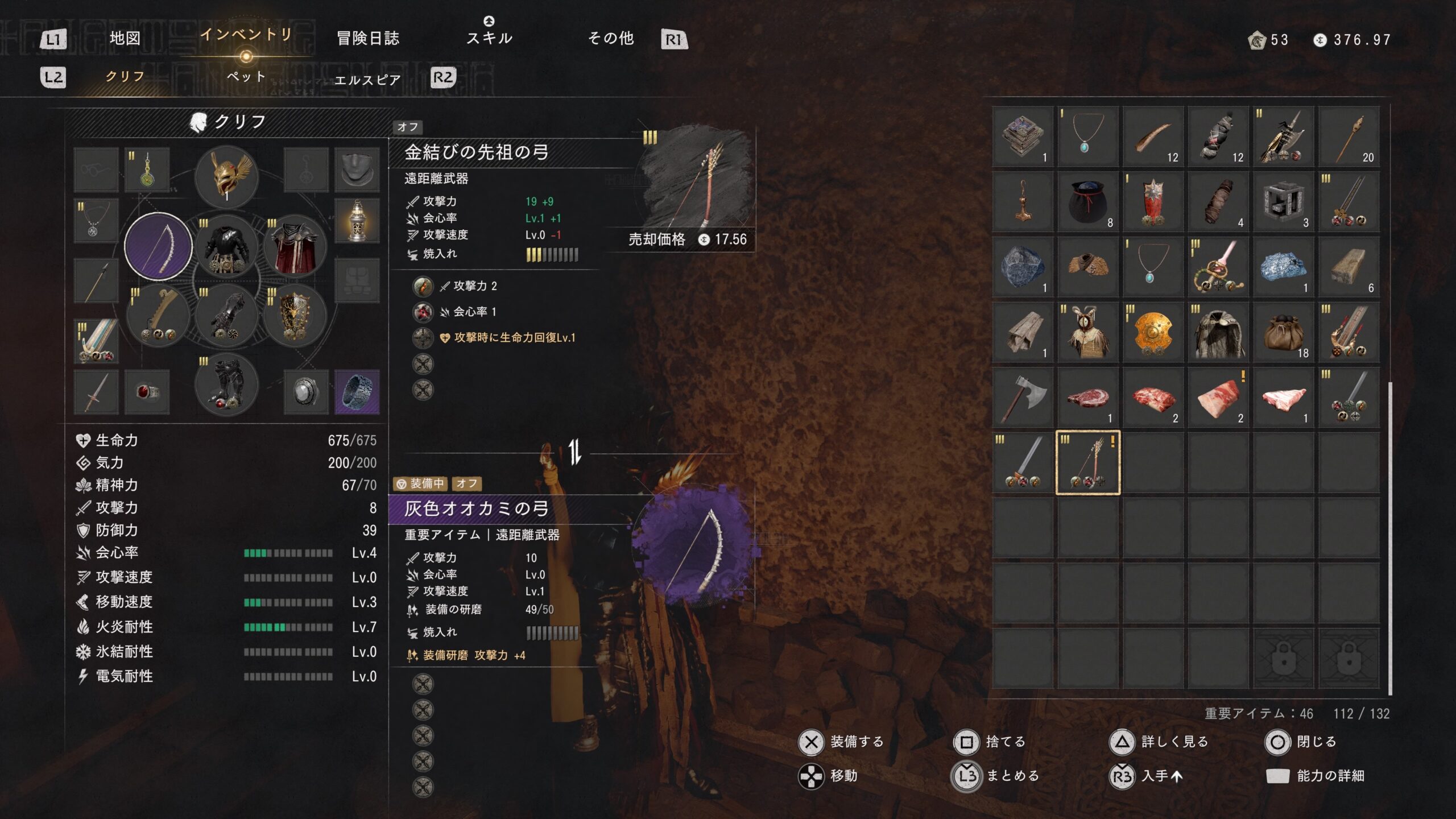Switch to the 冒険日誌 journal tab
1456x819 pixels.
click(x=368, y=38)
